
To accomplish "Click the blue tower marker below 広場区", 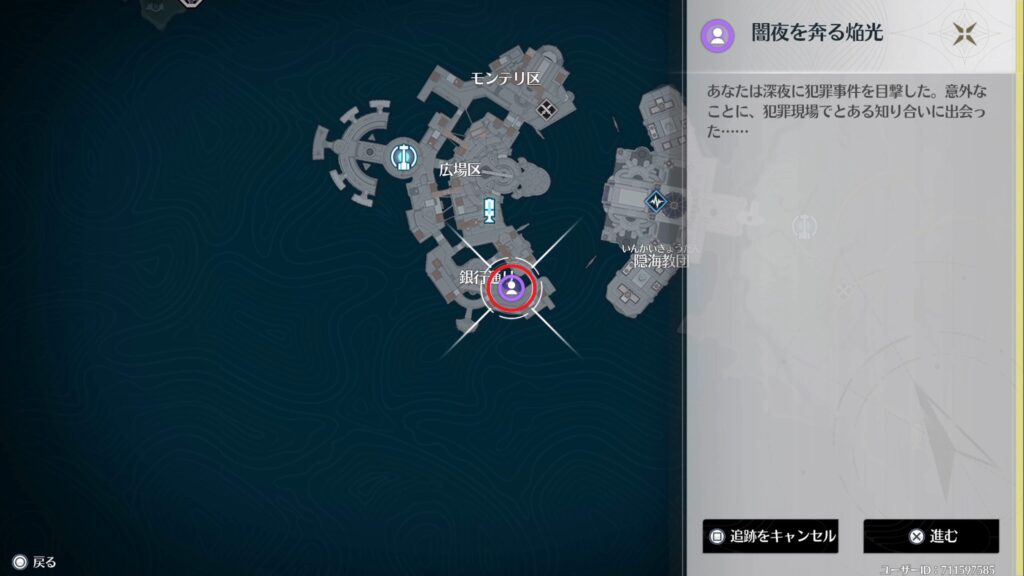I will (x=489, y=210).
